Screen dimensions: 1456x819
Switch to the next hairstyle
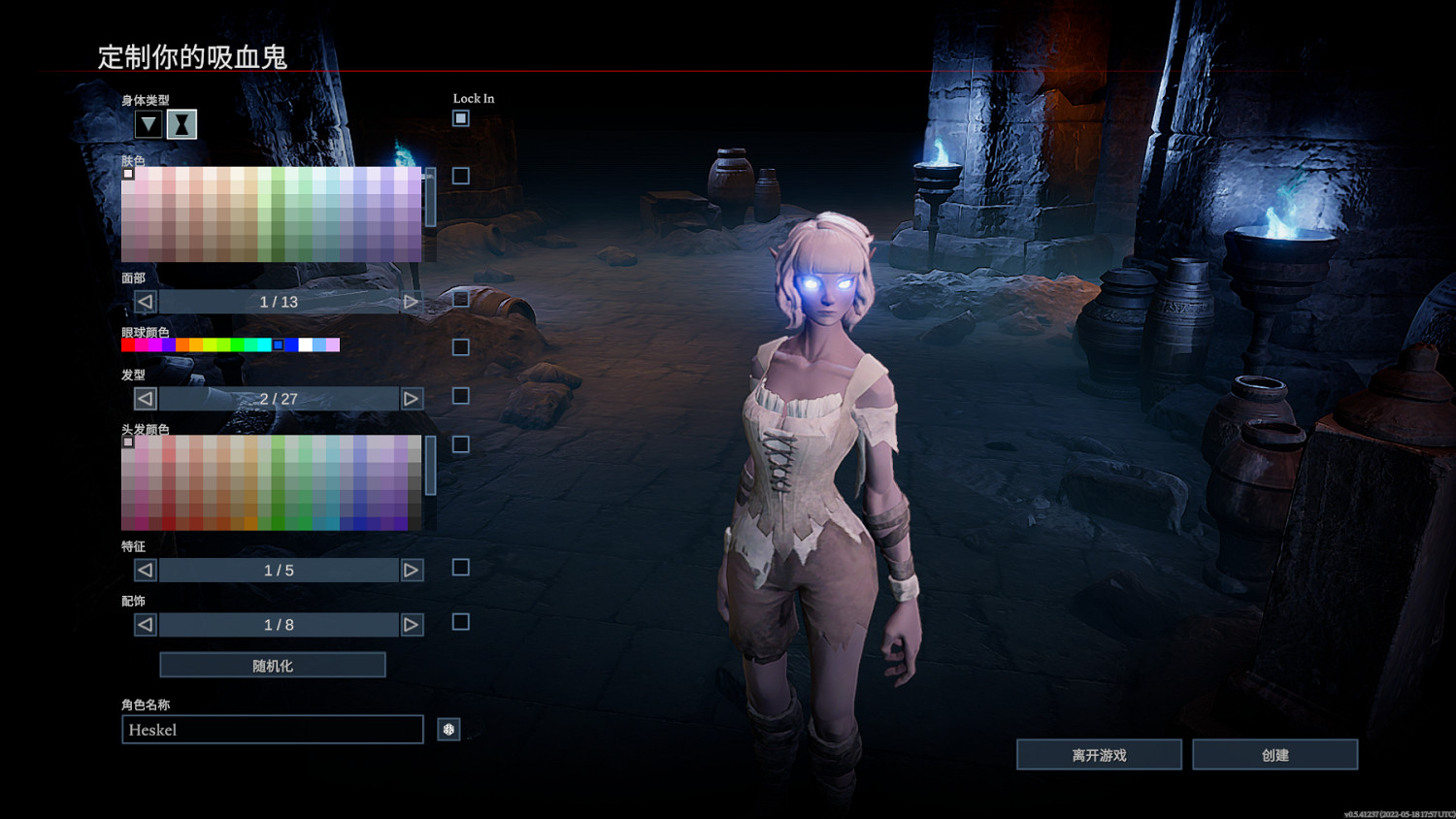[x=412, y=399]
